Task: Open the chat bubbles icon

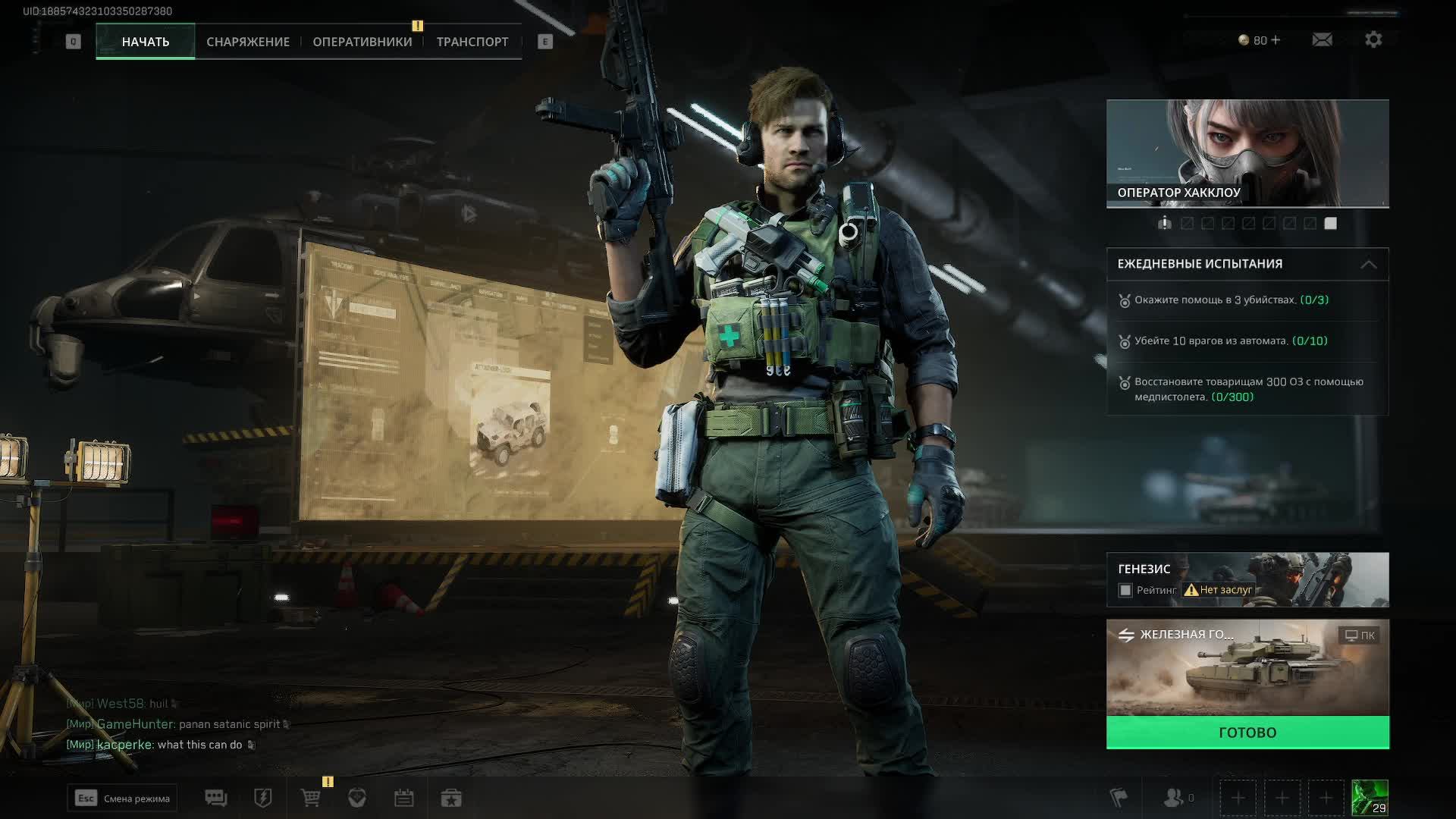Action: point(216,798)
